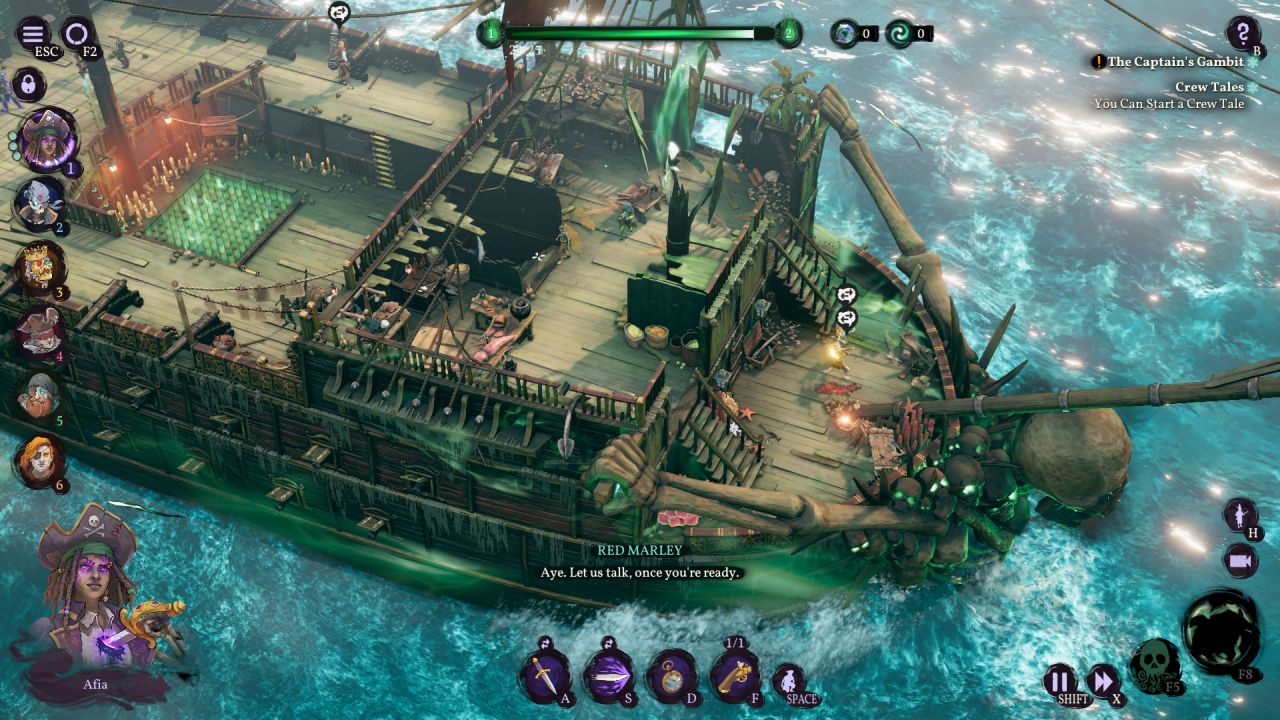Activate the sword attack ability
Screen dimensions: 1280x720
click(x=544, y=676)
